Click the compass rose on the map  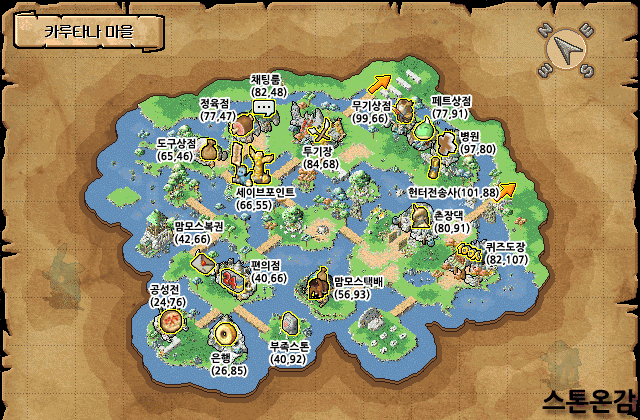(565, 48)
